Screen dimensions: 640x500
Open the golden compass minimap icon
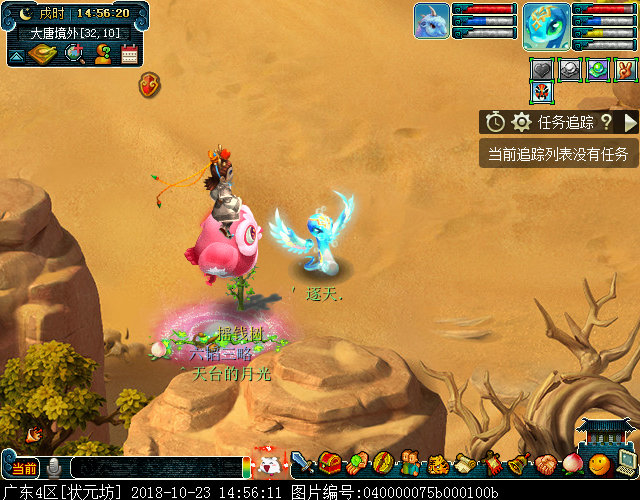(42, 54)
